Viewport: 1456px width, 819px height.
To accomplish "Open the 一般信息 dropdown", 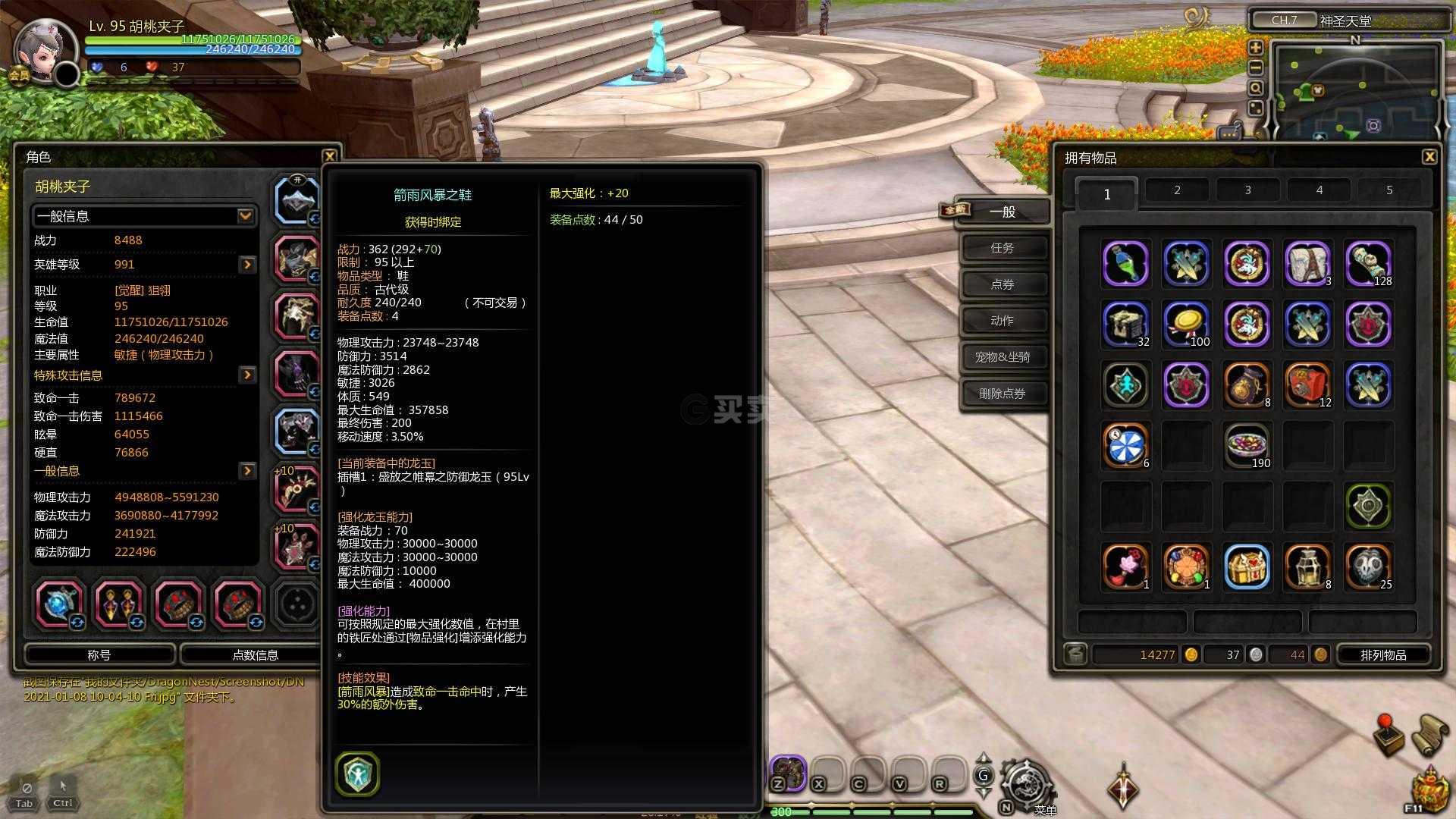I will tap(245, 216).
